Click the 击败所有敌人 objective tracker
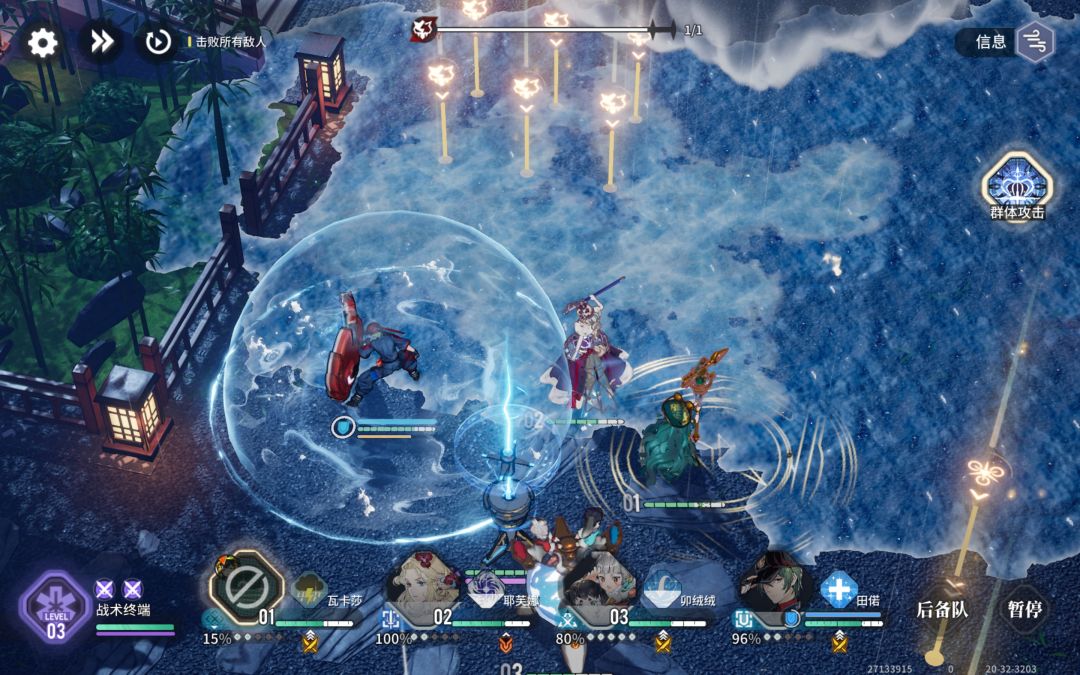1080x675 pixels. (231, 42)
